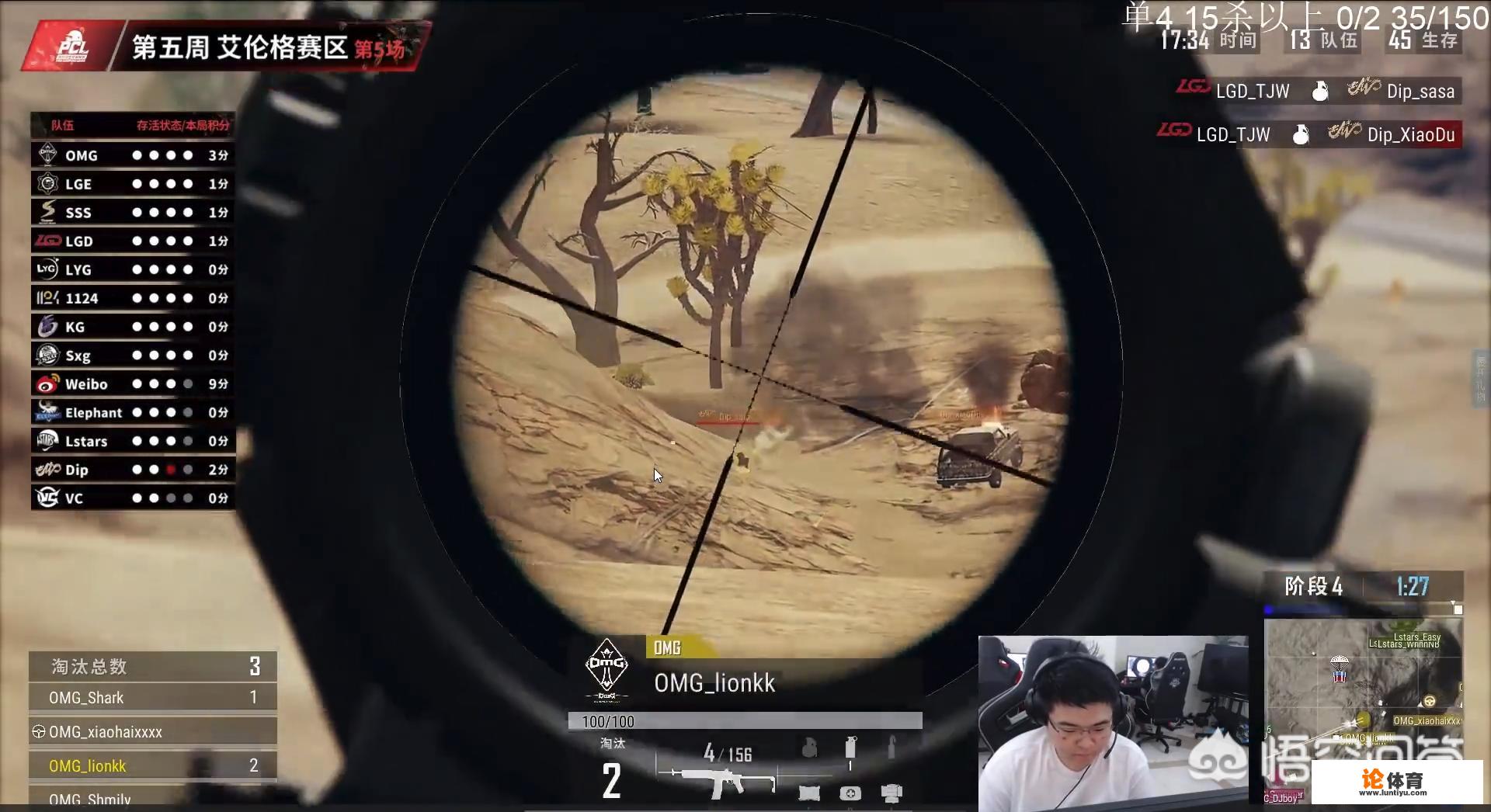The height and width of the screenshot is (812, 1491).
Task: Select the highlighted OMG_lionkk player row
Action: [x=152, y=766]
